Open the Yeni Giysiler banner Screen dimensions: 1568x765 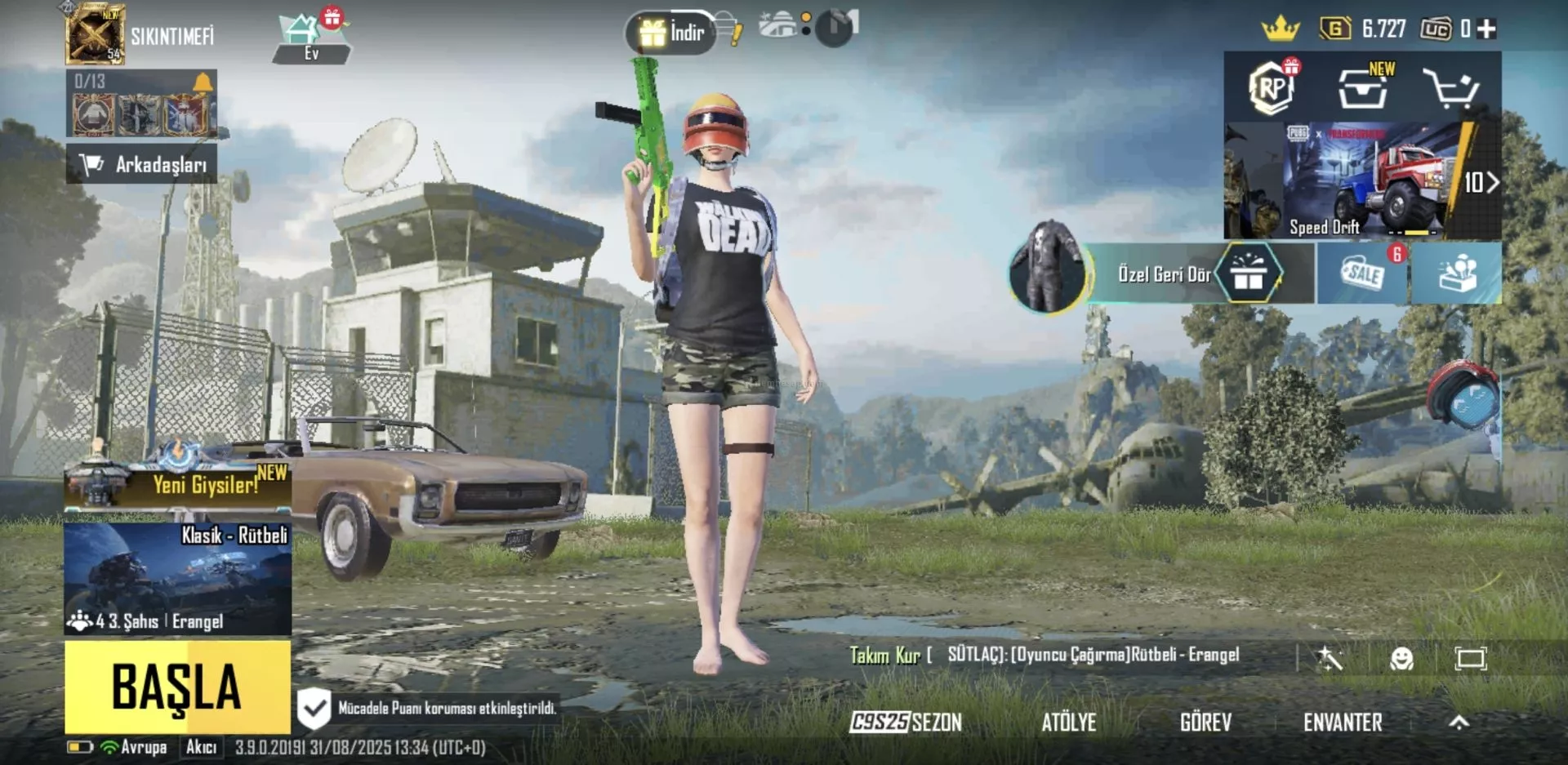pyautogui.click(x=177, y=485)
